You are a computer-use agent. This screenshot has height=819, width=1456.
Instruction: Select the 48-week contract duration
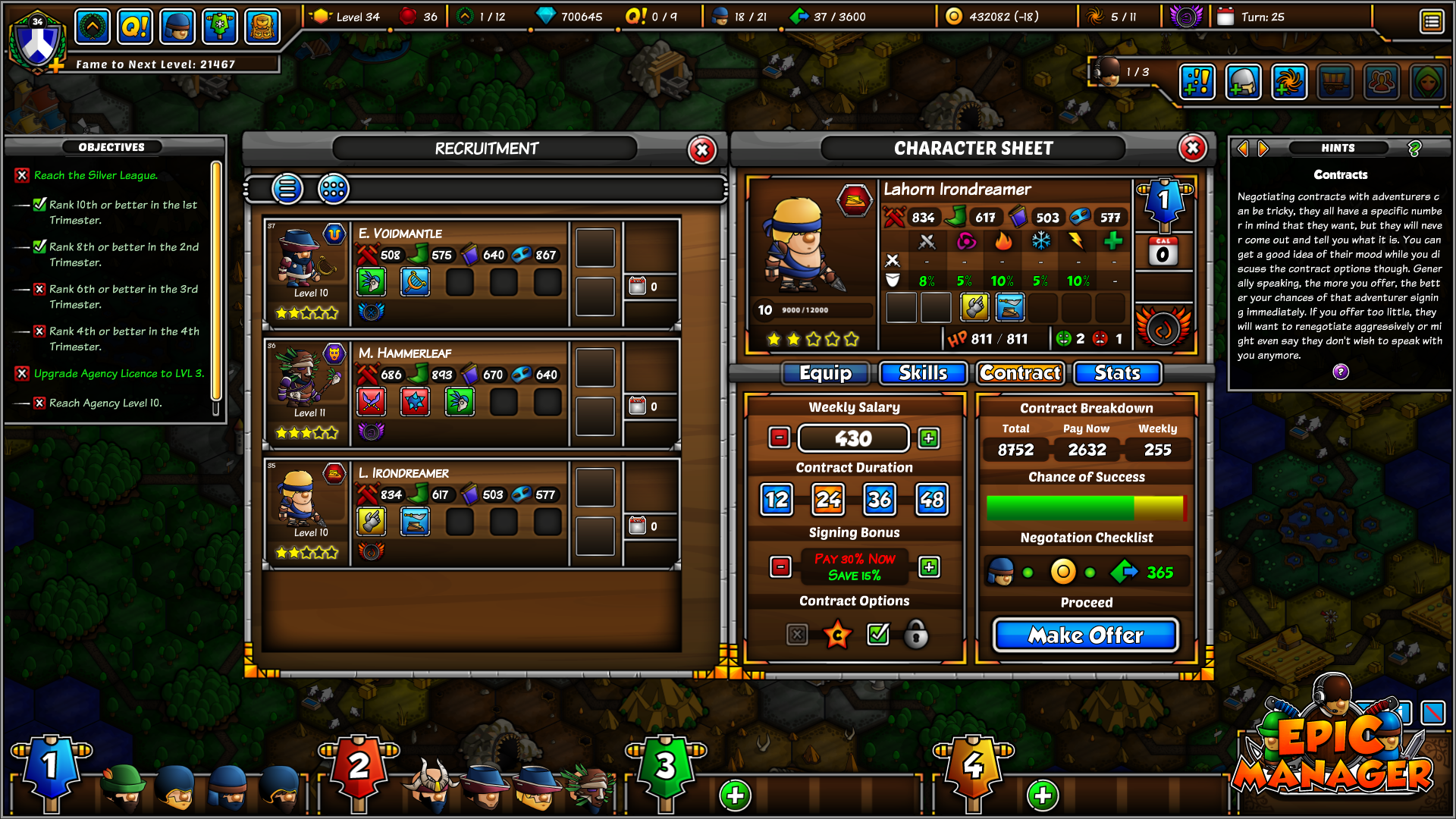coord(930,499)
